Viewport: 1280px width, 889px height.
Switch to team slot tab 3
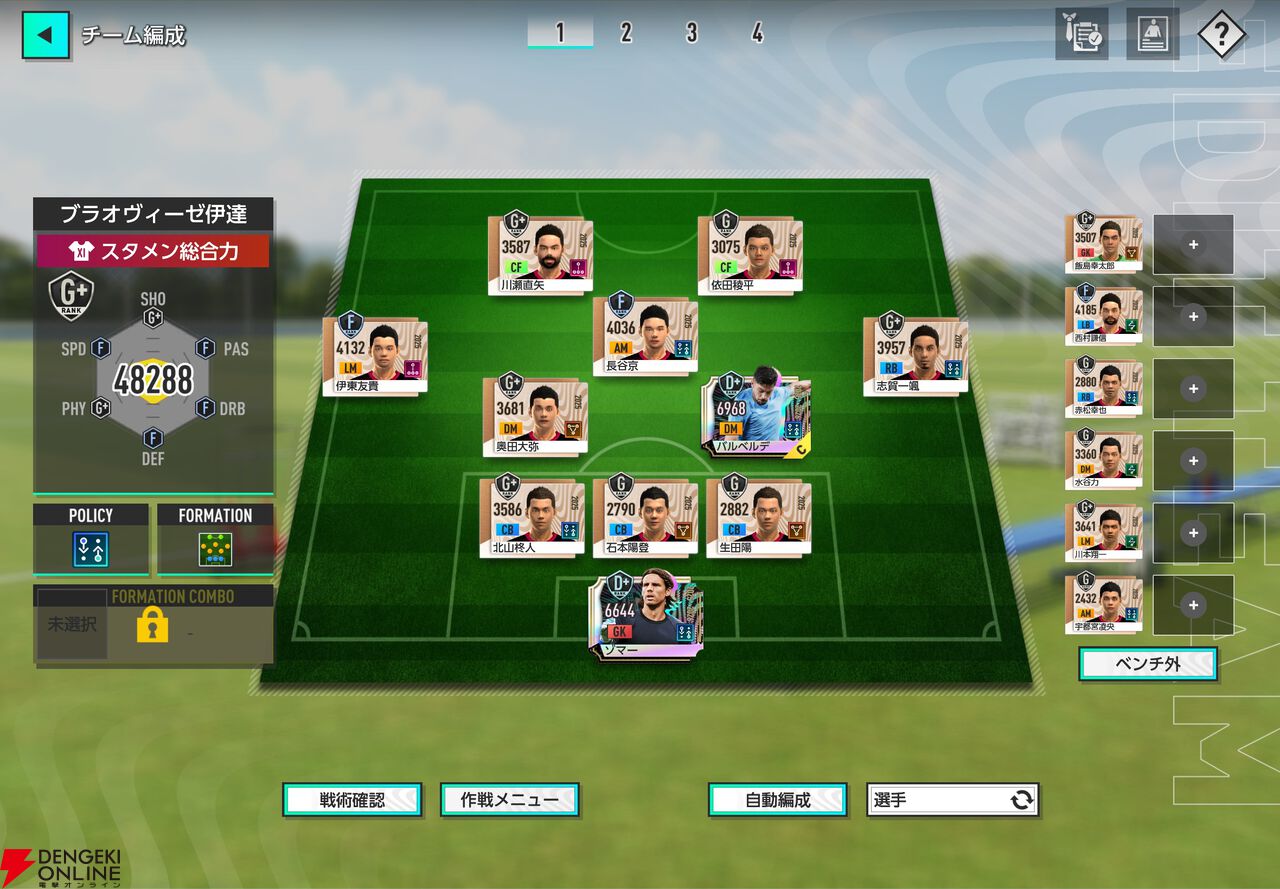tap(691, 33)
